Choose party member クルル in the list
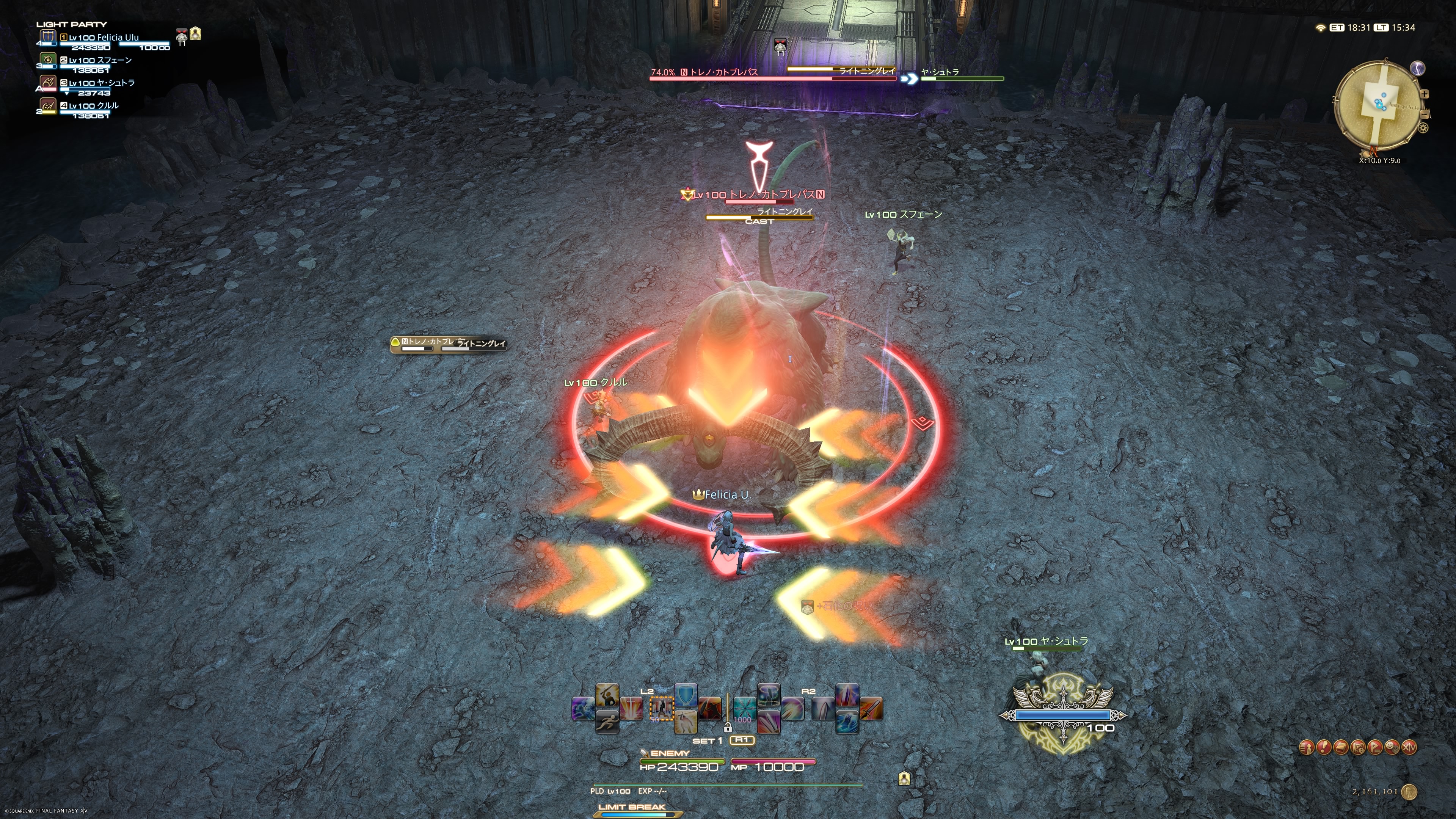Viewport: 1456px width, 819px height. point(94,106)
